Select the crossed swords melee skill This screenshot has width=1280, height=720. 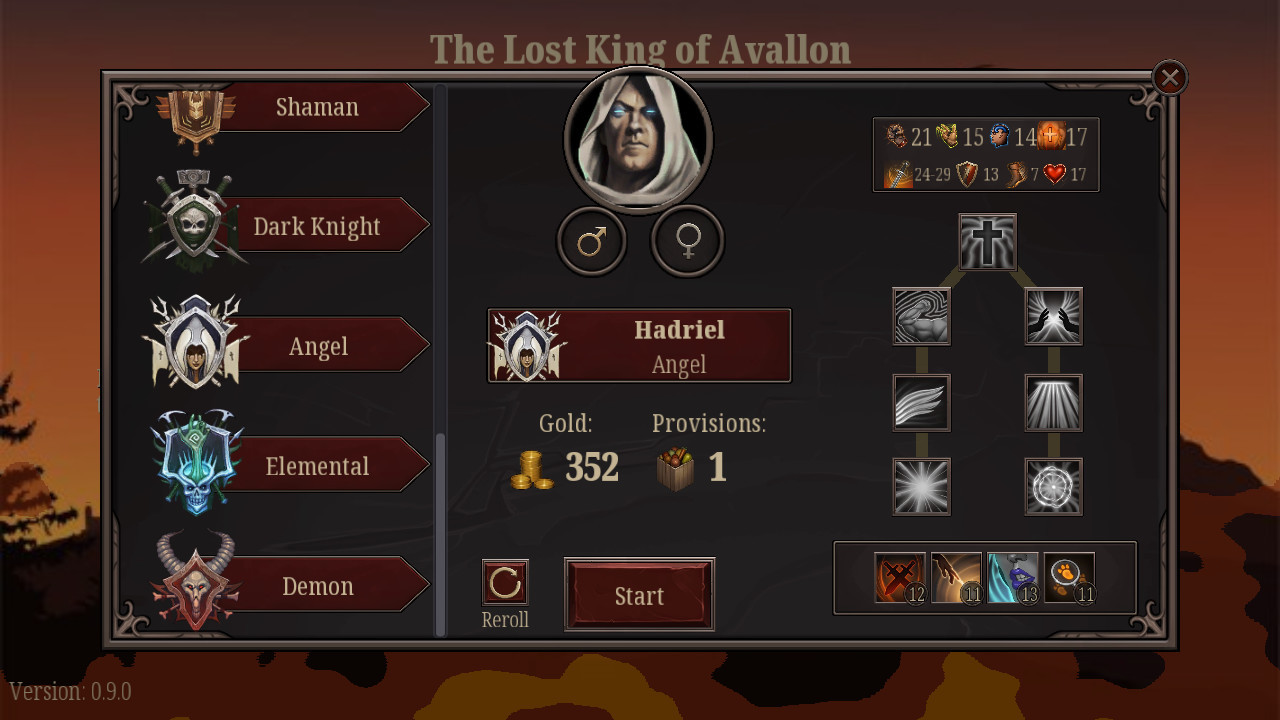click(x=898, y=578)
